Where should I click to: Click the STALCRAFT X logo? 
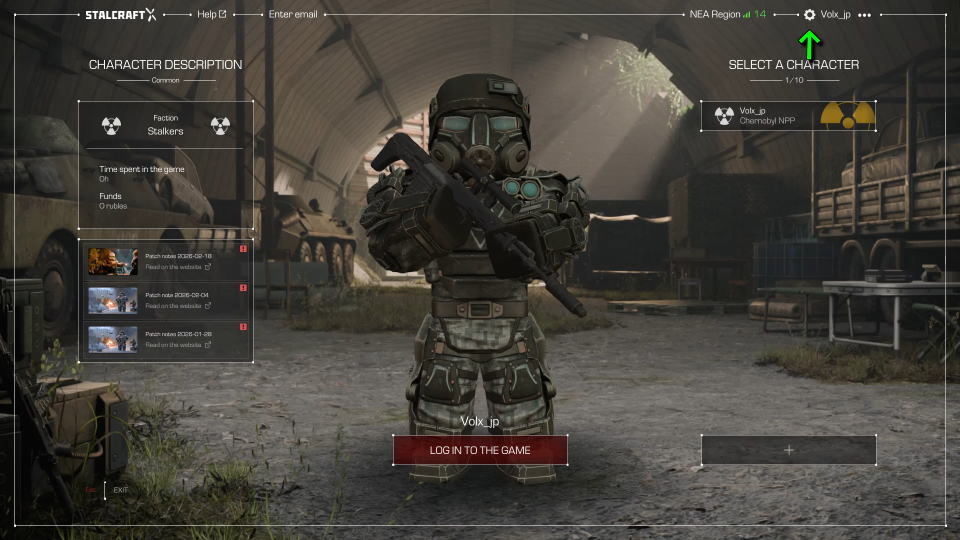point(121,15)
